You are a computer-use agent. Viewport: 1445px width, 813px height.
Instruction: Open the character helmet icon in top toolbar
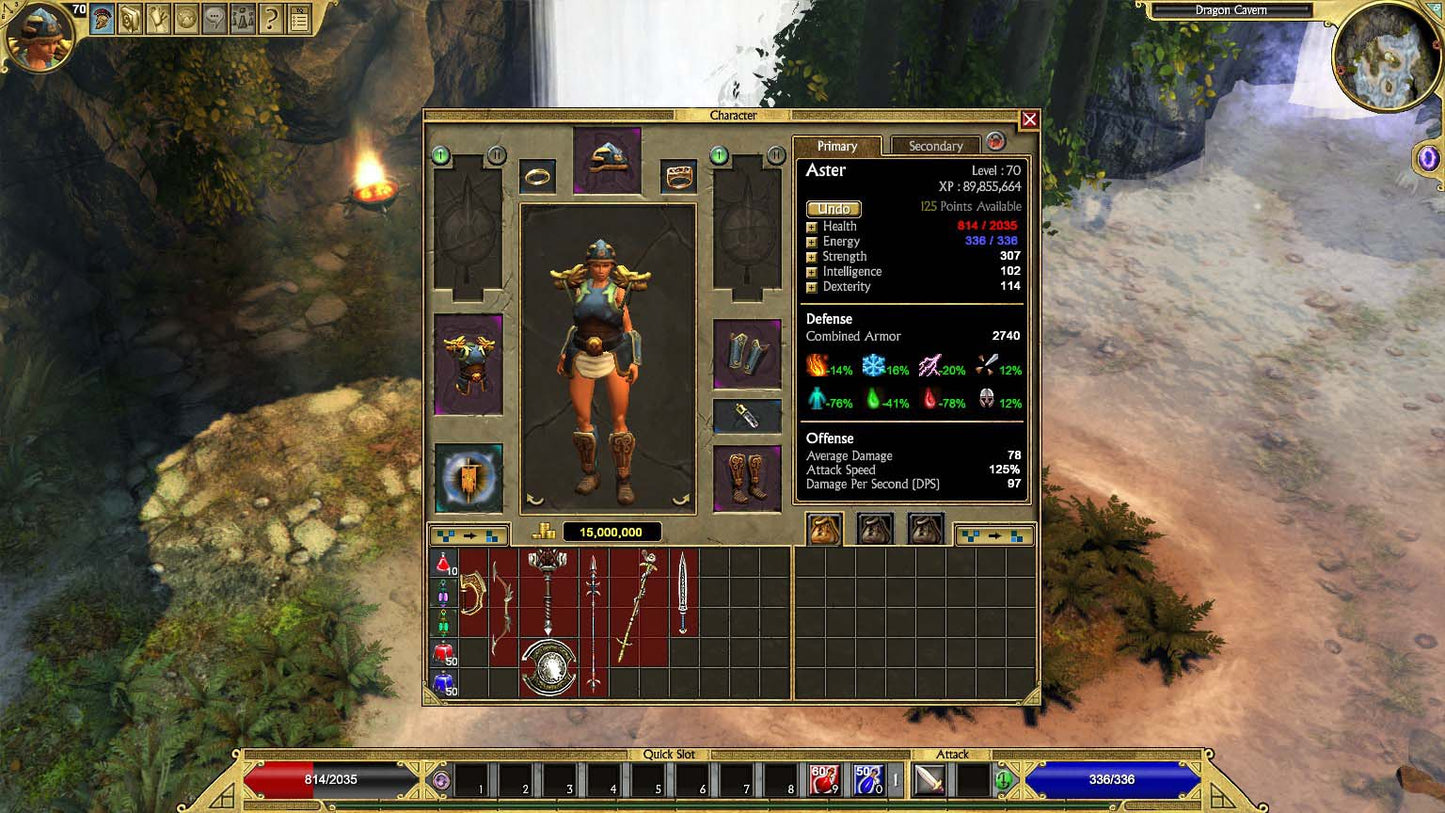[100, 20]
